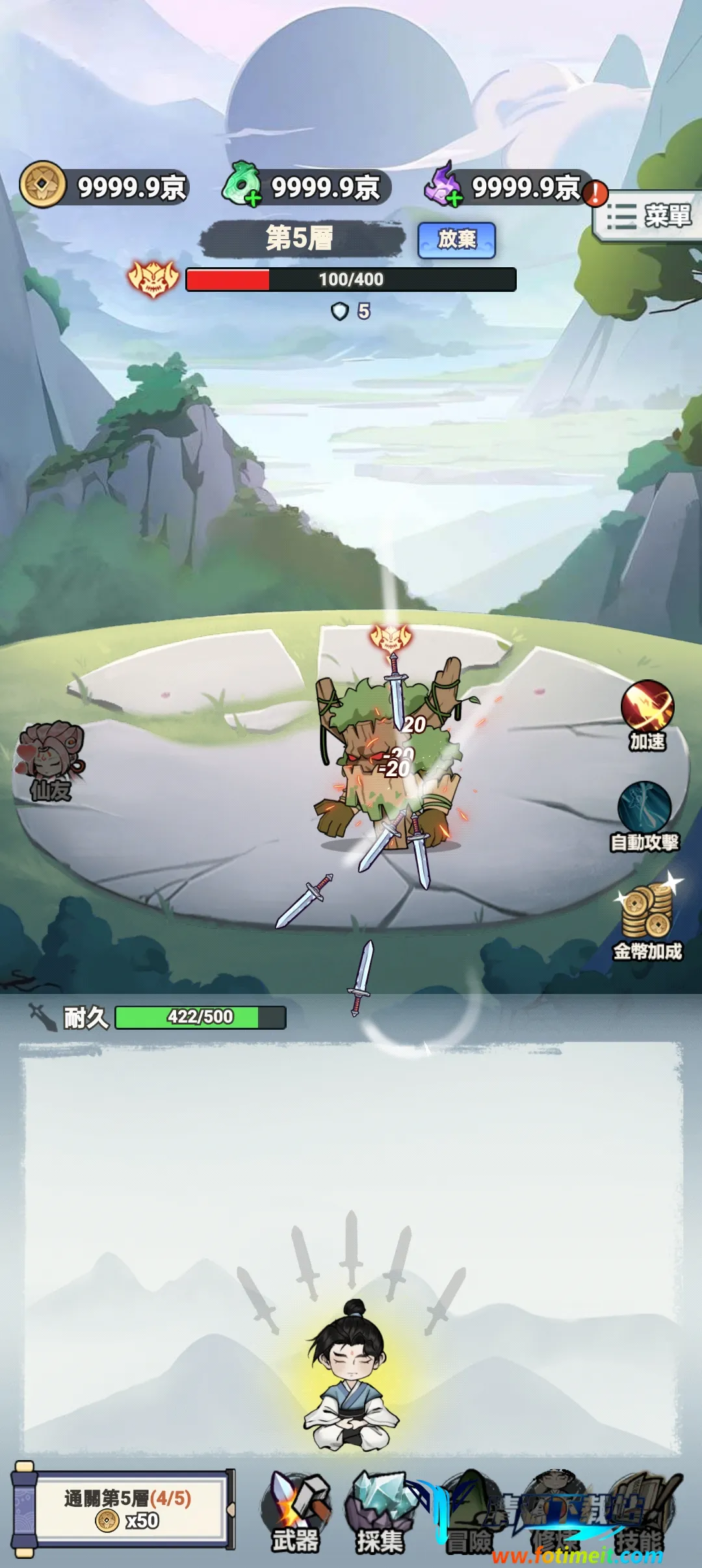Toggle 自動攻擊 auto attack
The image size is (702, 1568).
(x=644, y=817)
